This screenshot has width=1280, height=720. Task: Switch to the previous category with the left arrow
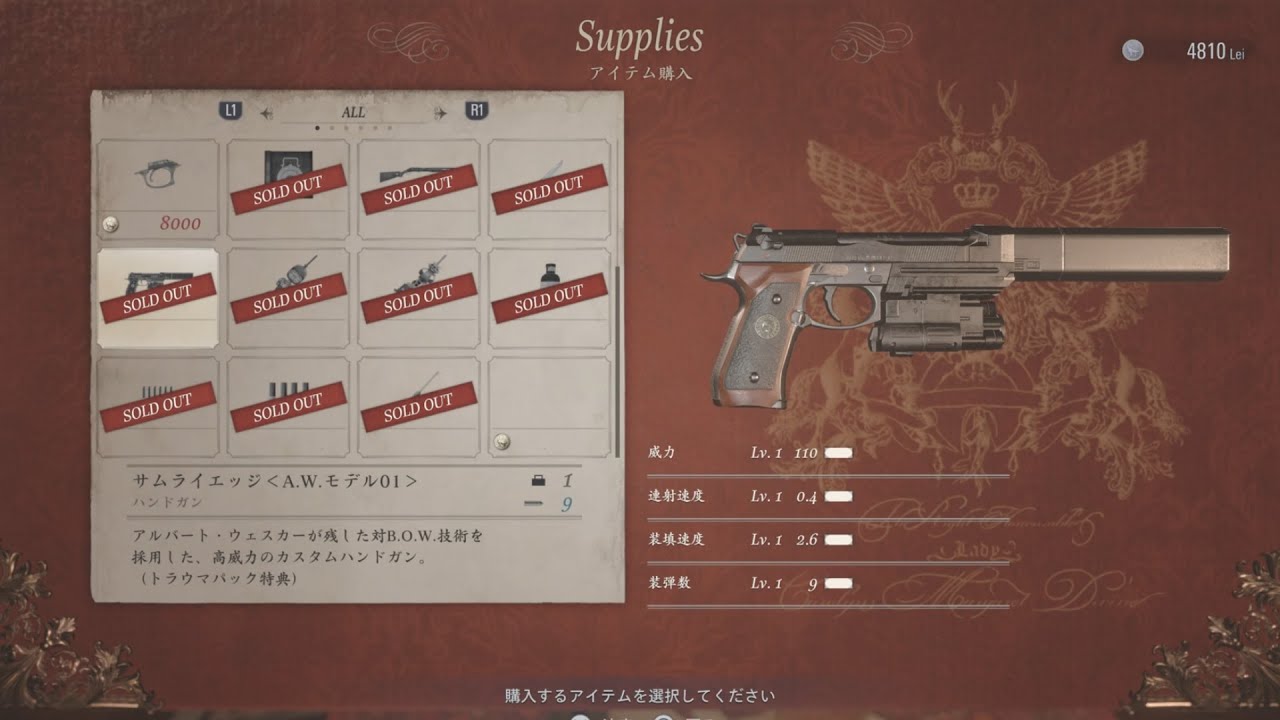tap(267, 113)
